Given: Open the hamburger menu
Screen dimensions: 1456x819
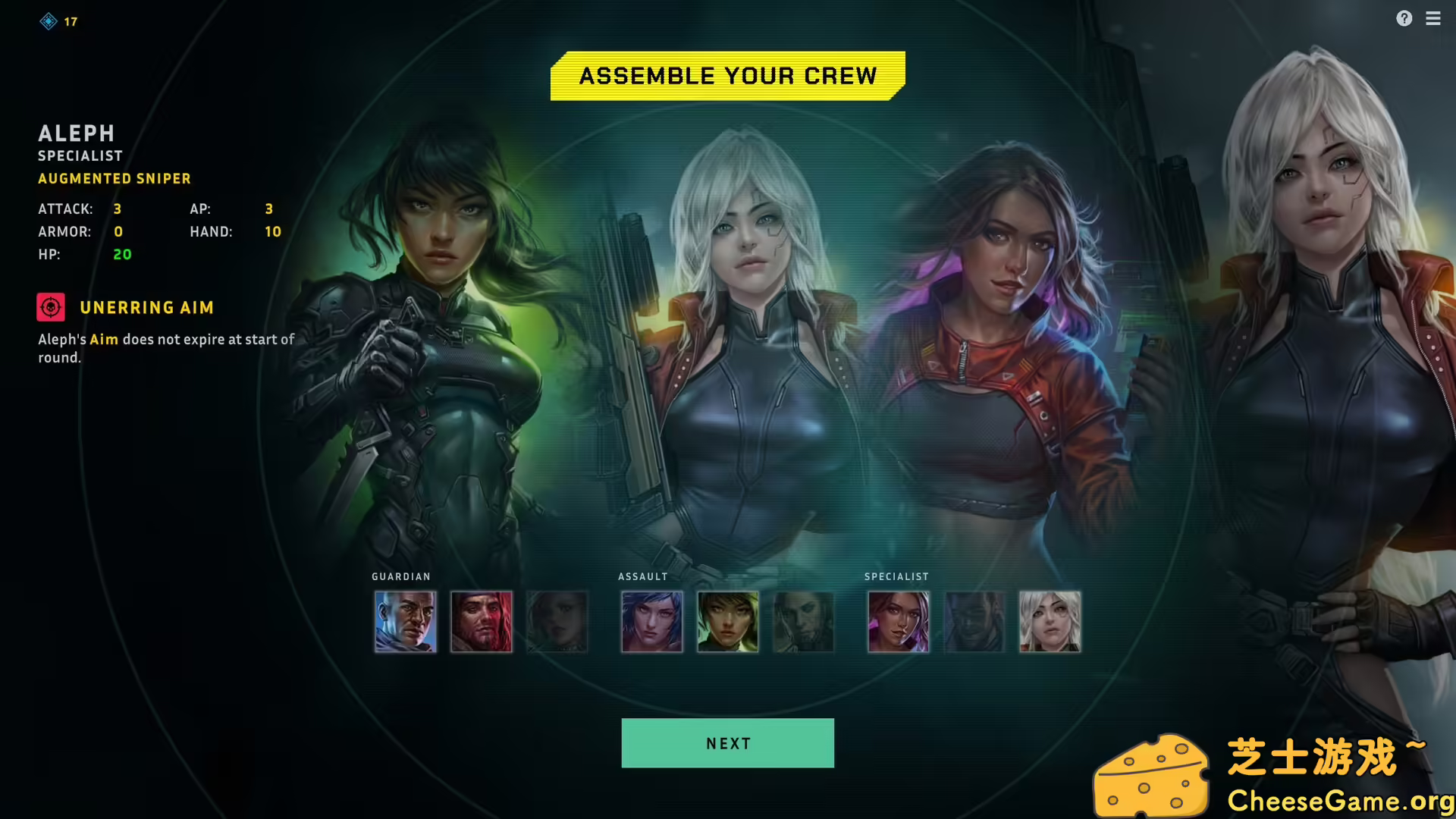Looking at the screenshot, I should pyautogui.click(x=1433, y=19).
